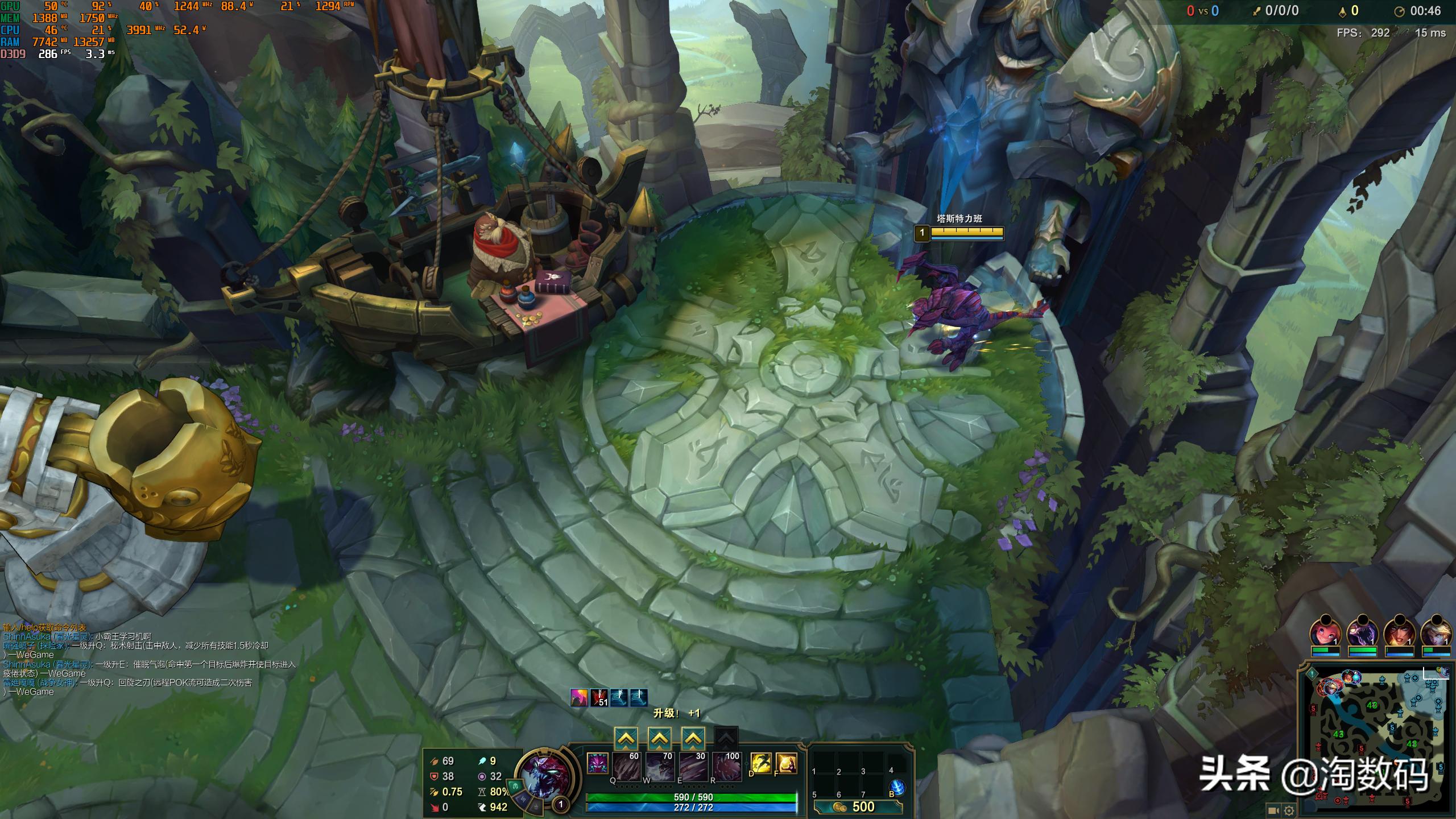The image size is (1456, 819).
Task: Level up the W ability
Action: point(659,739)
